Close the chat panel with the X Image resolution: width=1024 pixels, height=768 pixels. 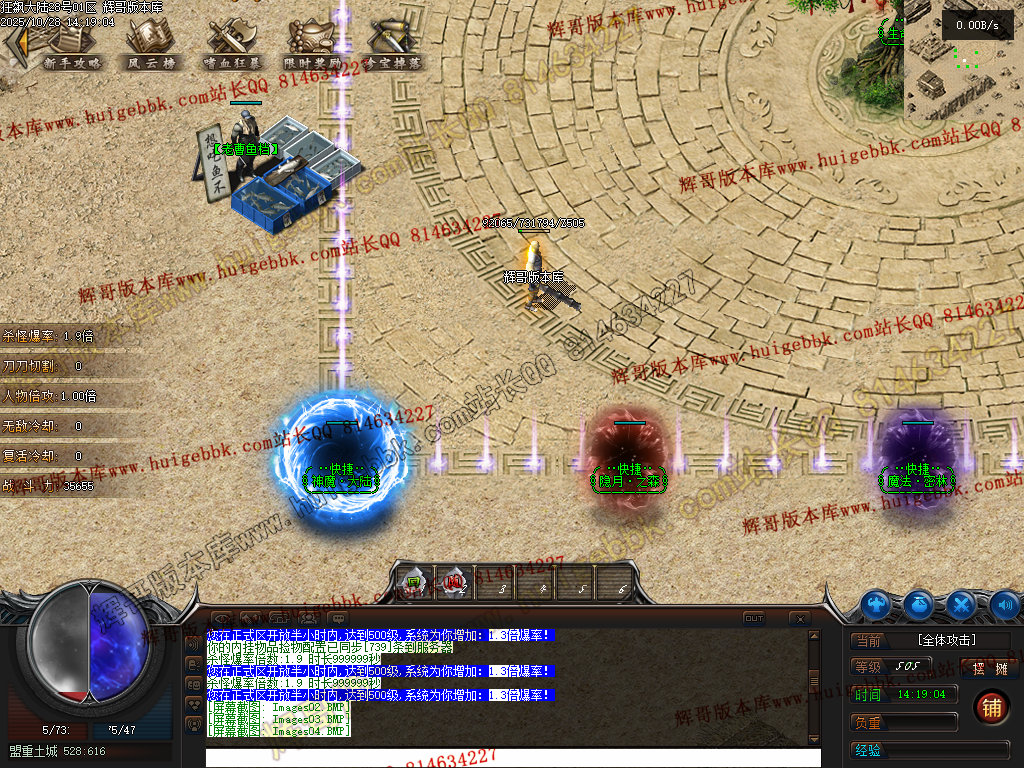tap(799, 619)
